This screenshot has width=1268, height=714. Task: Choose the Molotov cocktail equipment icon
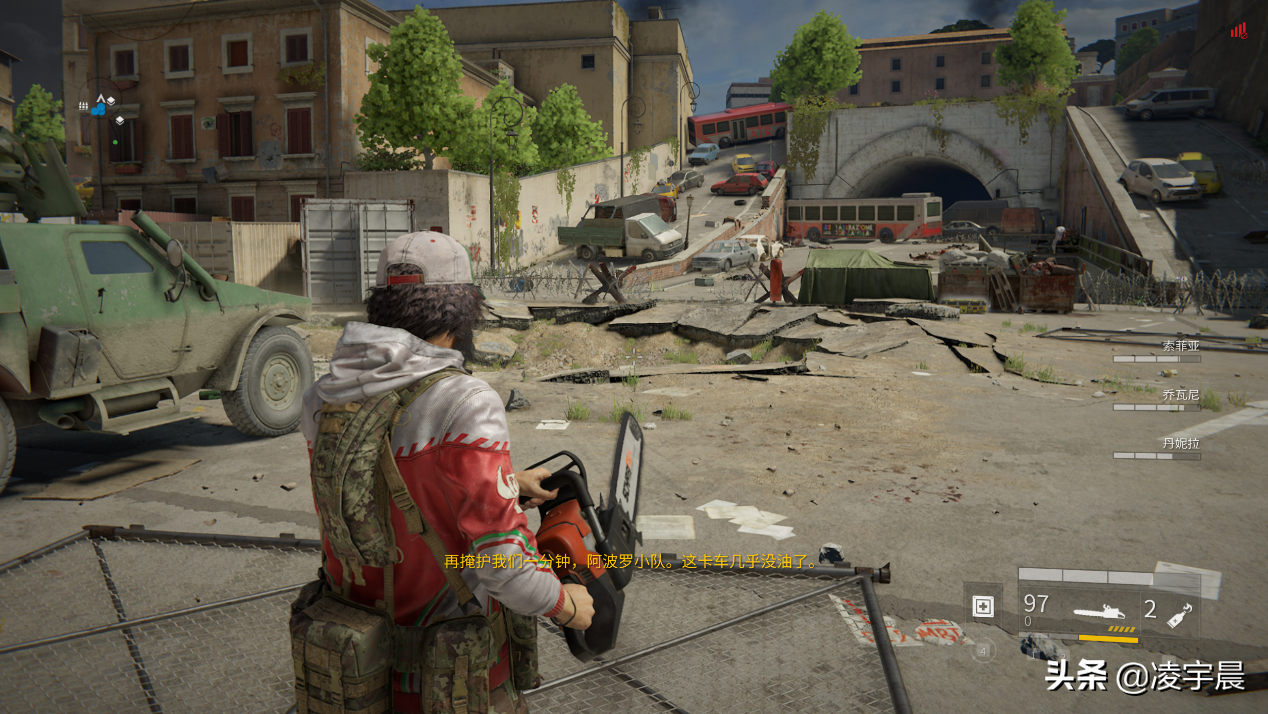[1179, 612]
